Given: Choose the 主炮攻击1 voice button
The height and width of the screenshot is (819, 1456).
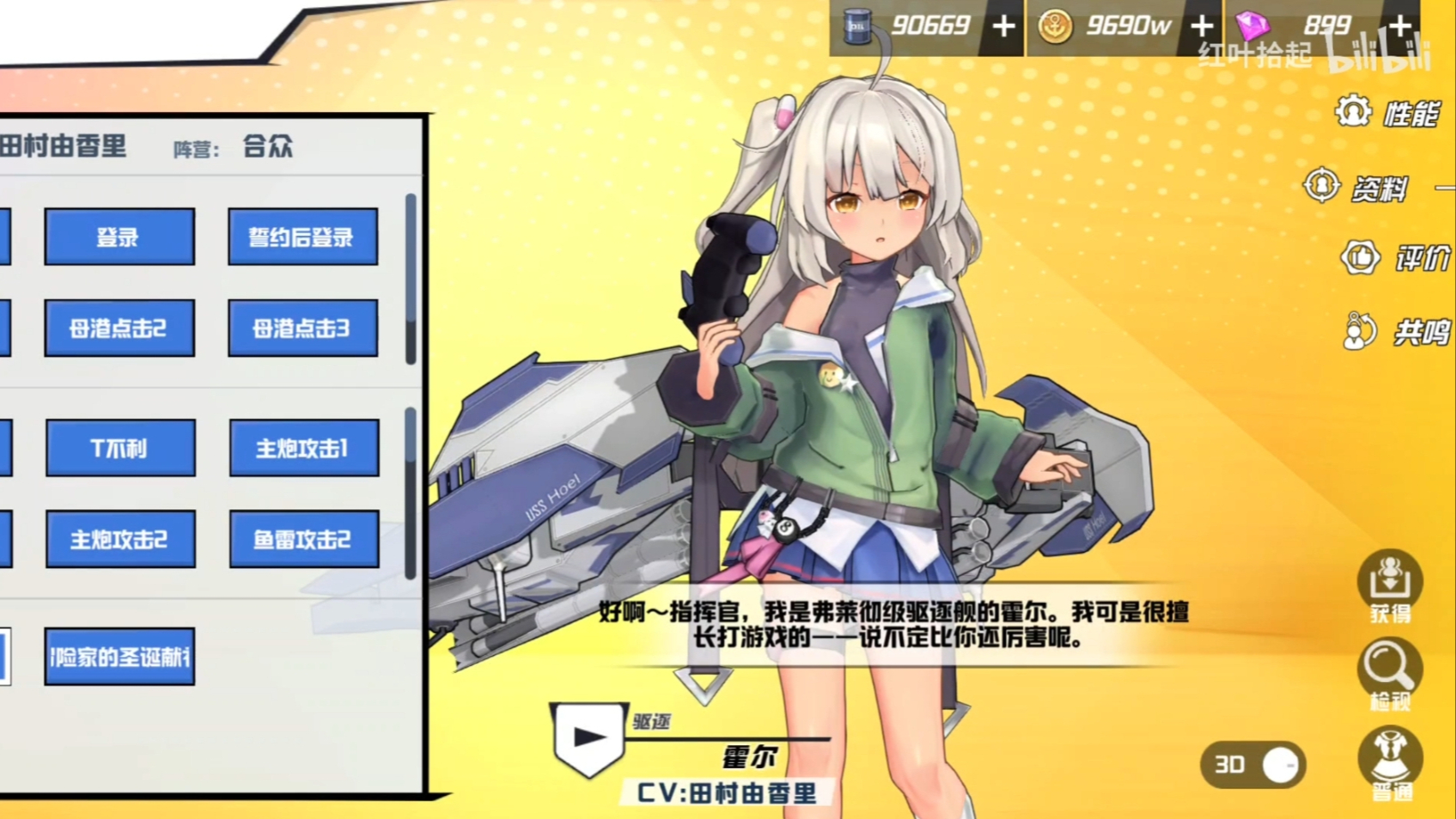Looking at the screenshot, I should point(303,448).
